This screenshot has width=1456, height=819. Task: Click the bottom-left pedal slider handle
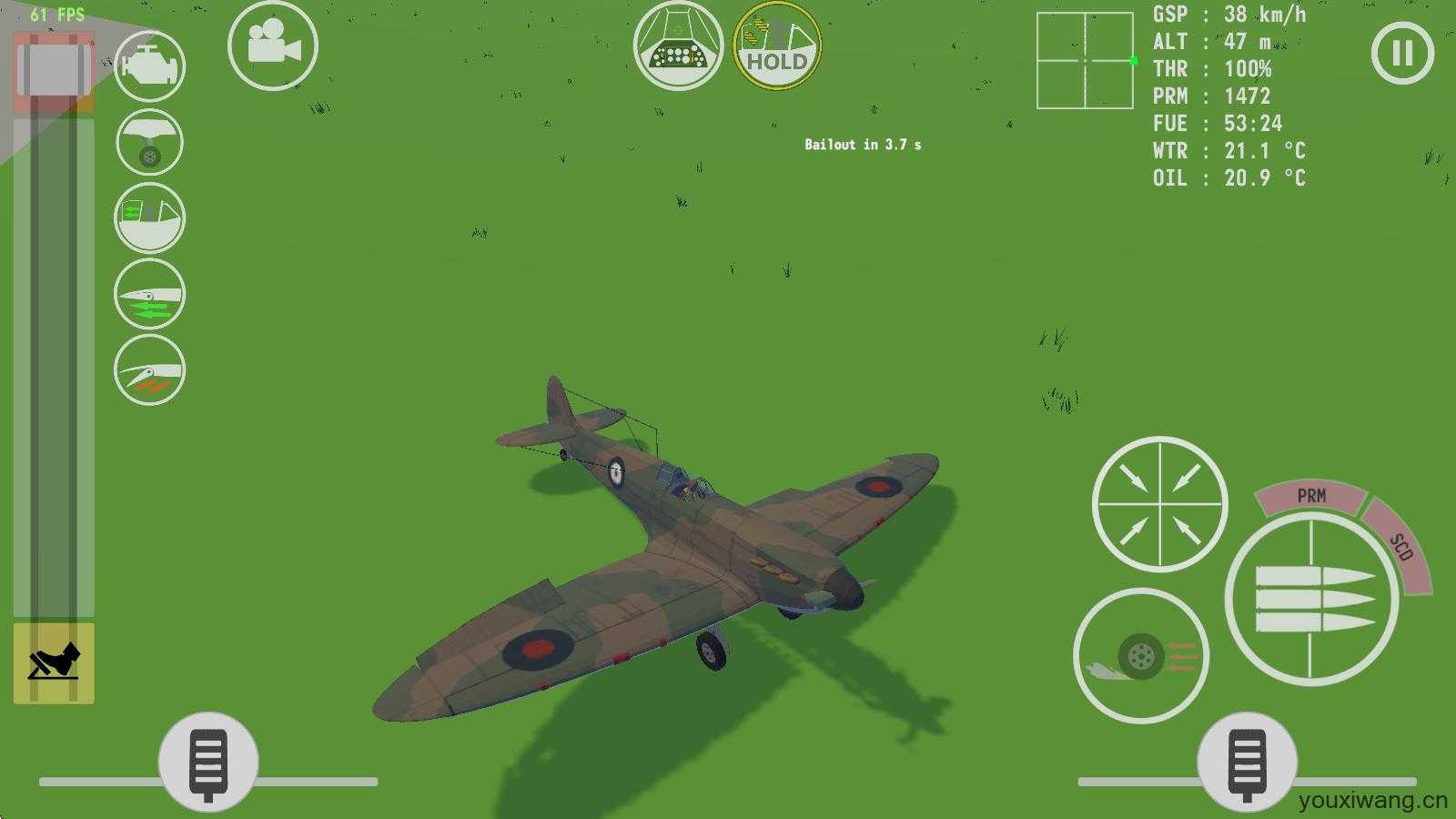(x=208, y=762)
